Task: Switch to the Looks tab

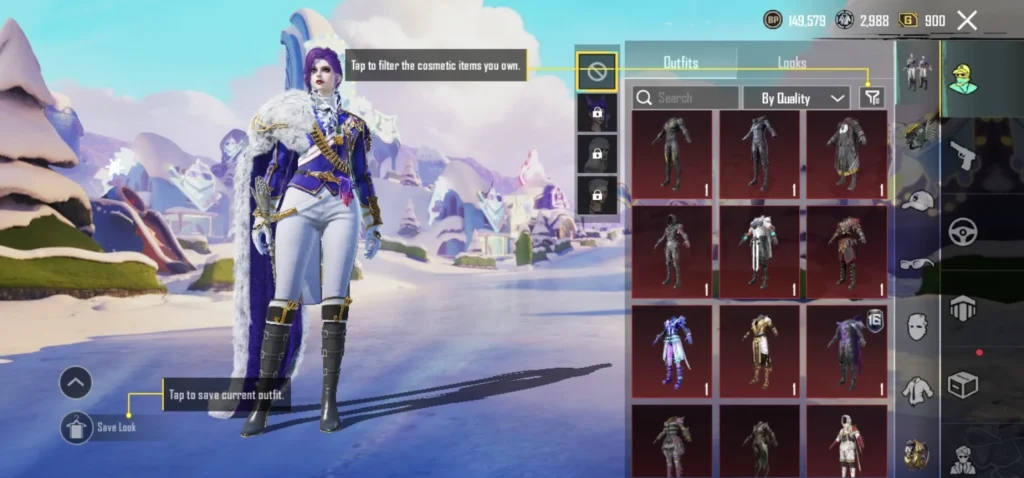Action: (x=792, y=63)
